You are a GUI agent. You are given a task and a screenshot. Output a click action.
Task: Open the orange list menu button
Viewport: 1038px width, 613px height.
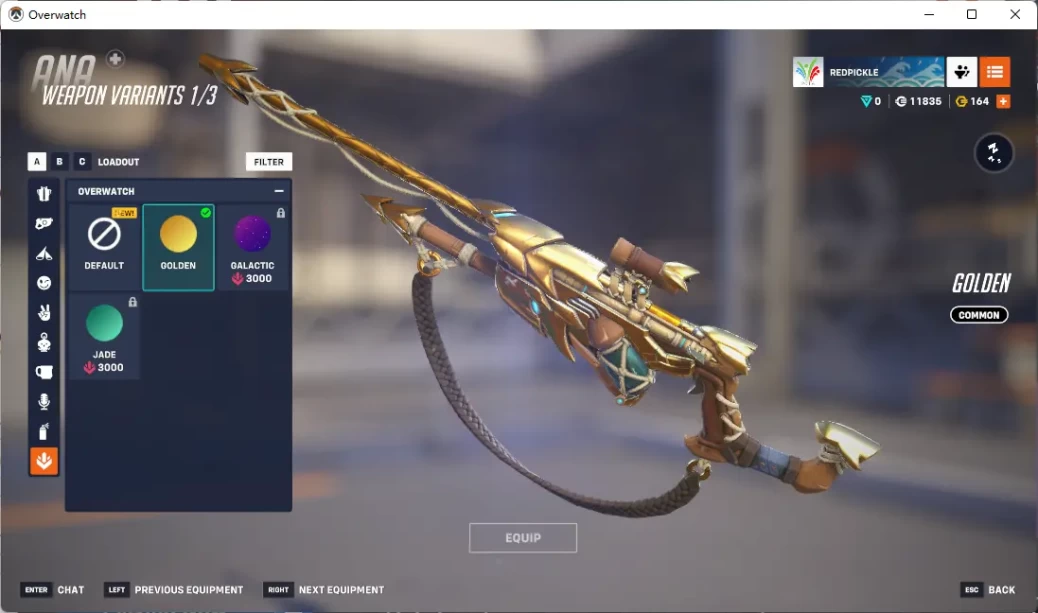click(994, 72)
